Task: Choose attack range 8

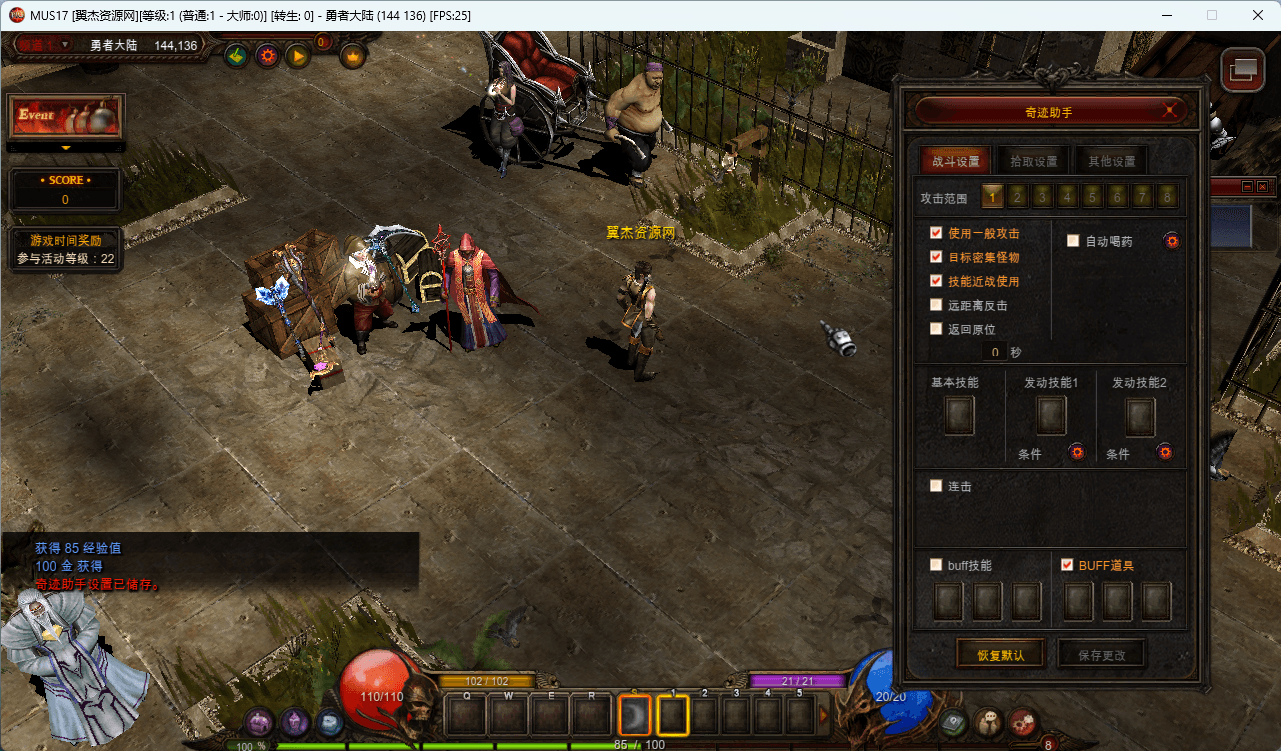Action: click(x=1166, y=197)
